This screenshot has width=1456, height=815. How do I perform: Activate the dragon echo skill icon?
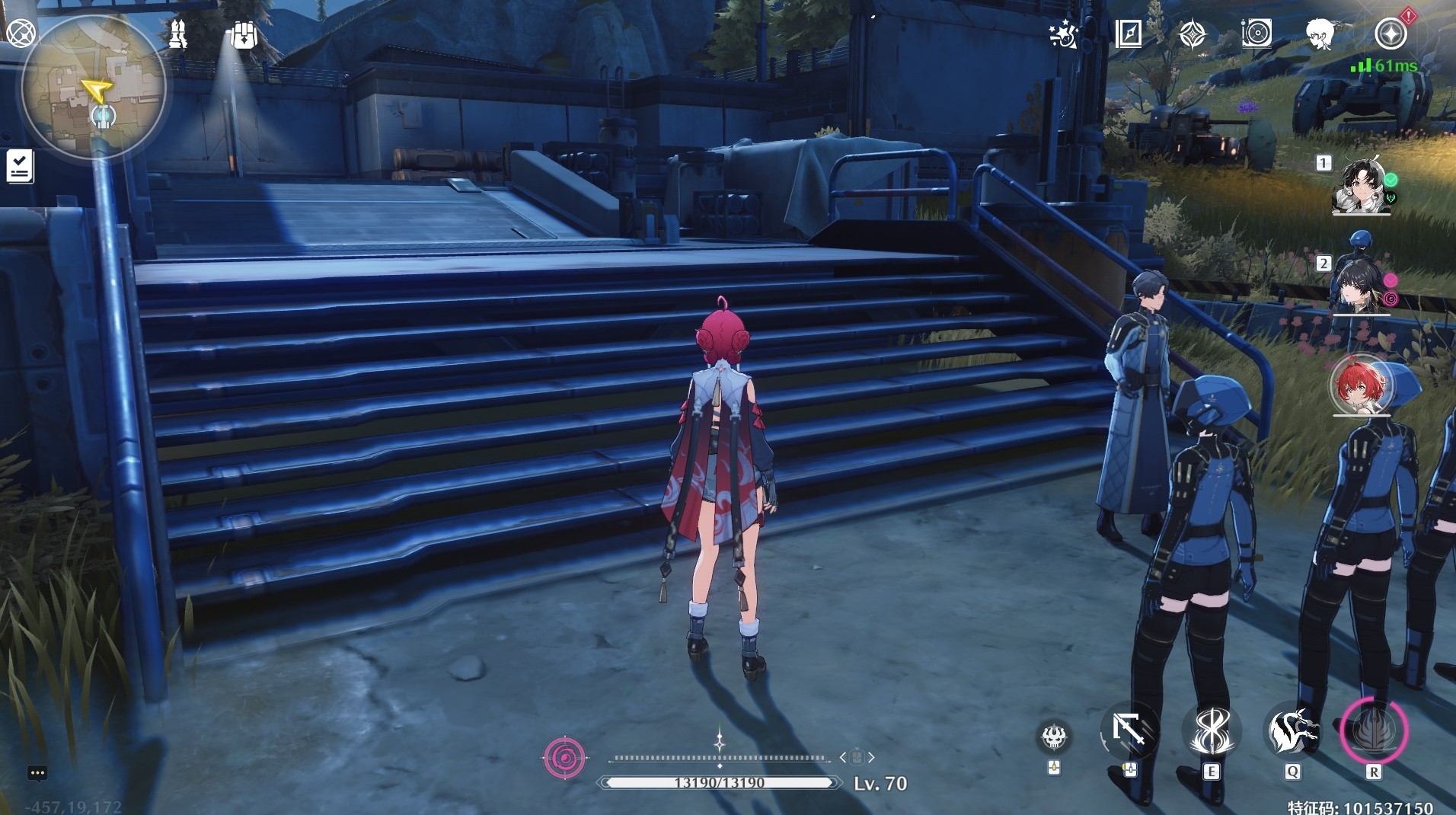[1292, 731]
